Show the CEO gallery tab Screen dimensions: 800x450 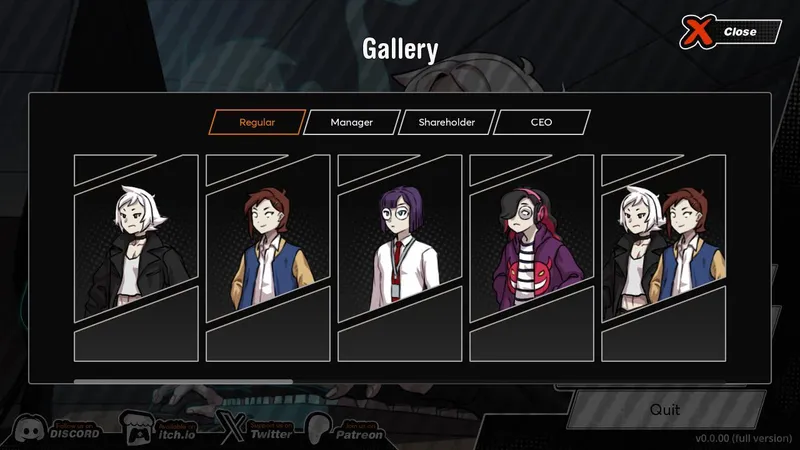pyautogui.click(x=541, y=123)
